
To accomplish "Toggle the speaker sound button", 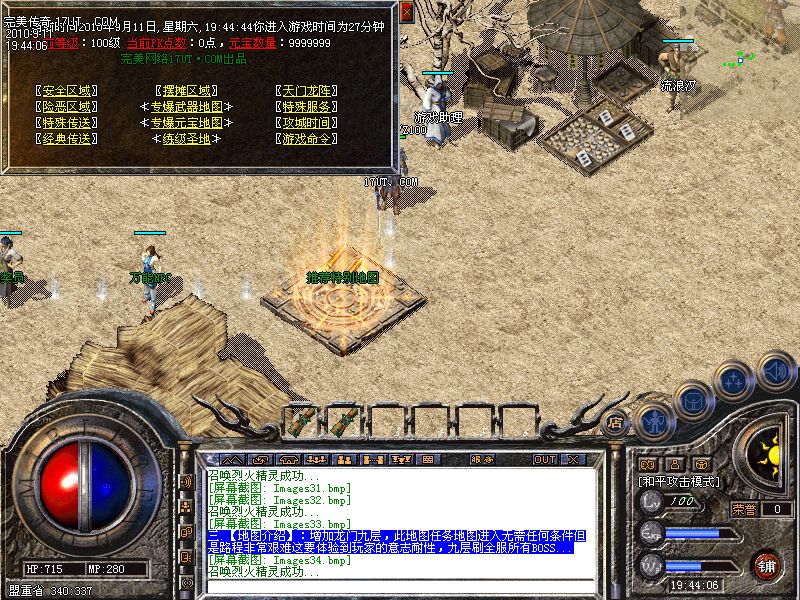I will click(775, 370).
